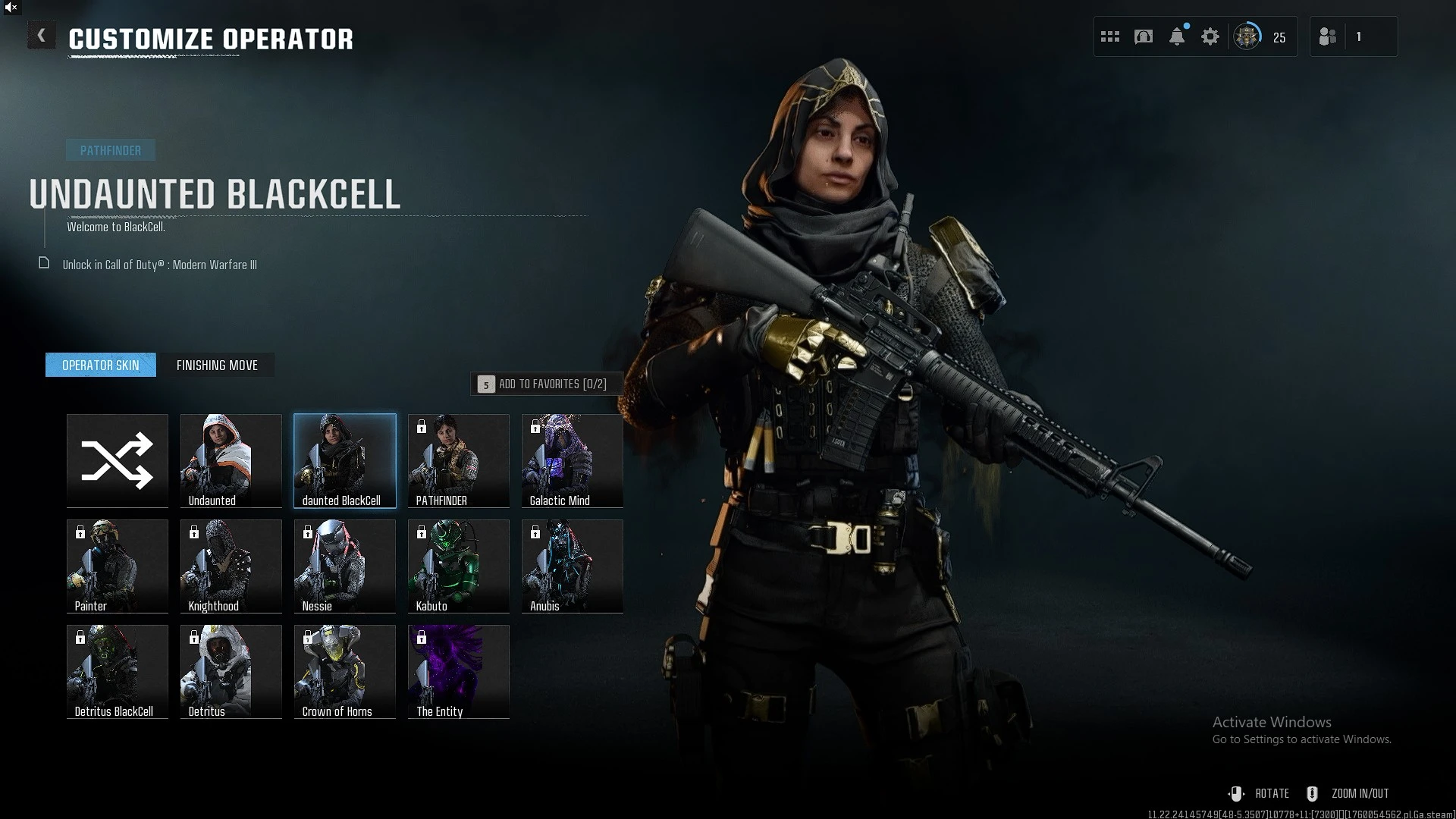Select the Detritus BlackCell skin
Viewport: 1456px width, 819px height.
click(x=118, y=671)
